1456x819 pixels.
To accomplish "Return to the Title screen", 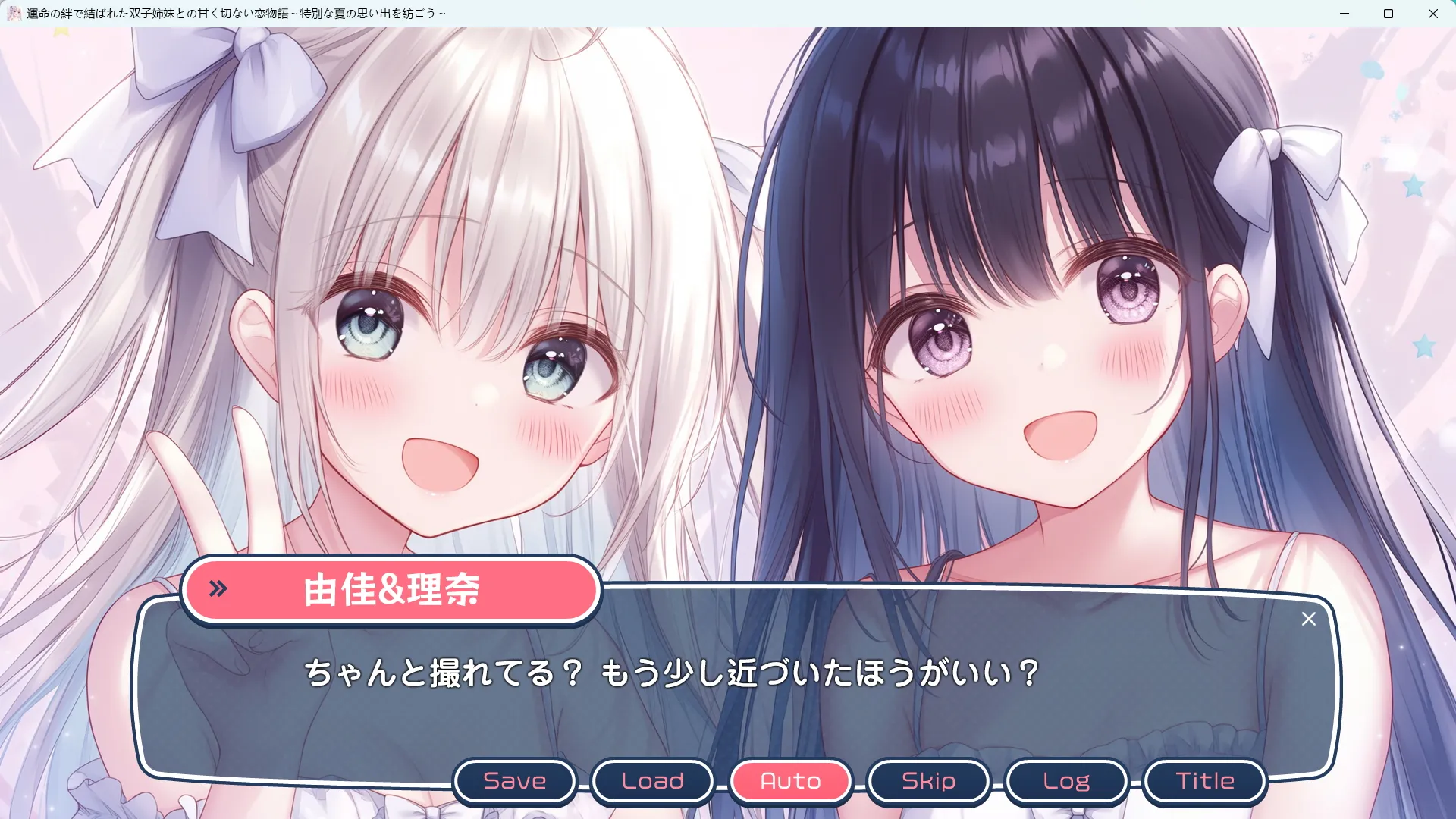I will pos(1204,781).
